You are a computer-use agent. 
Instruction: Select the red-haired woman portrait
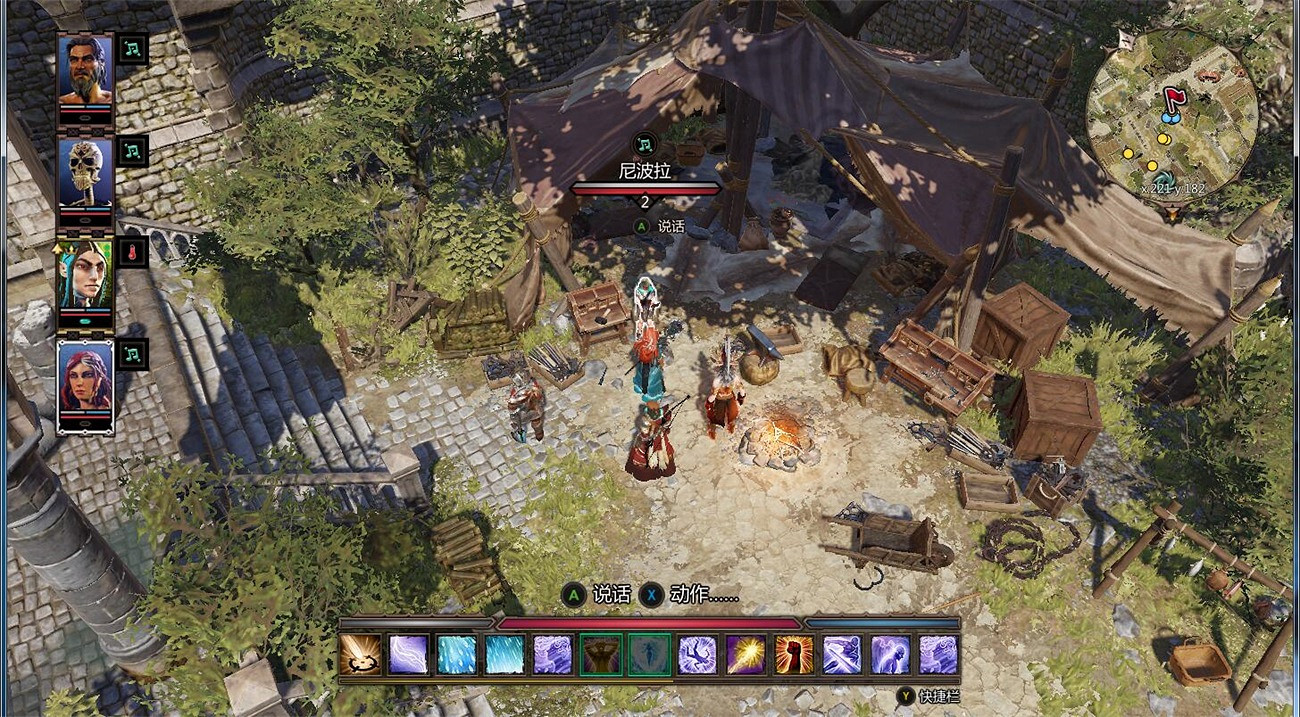click(85, 378)
